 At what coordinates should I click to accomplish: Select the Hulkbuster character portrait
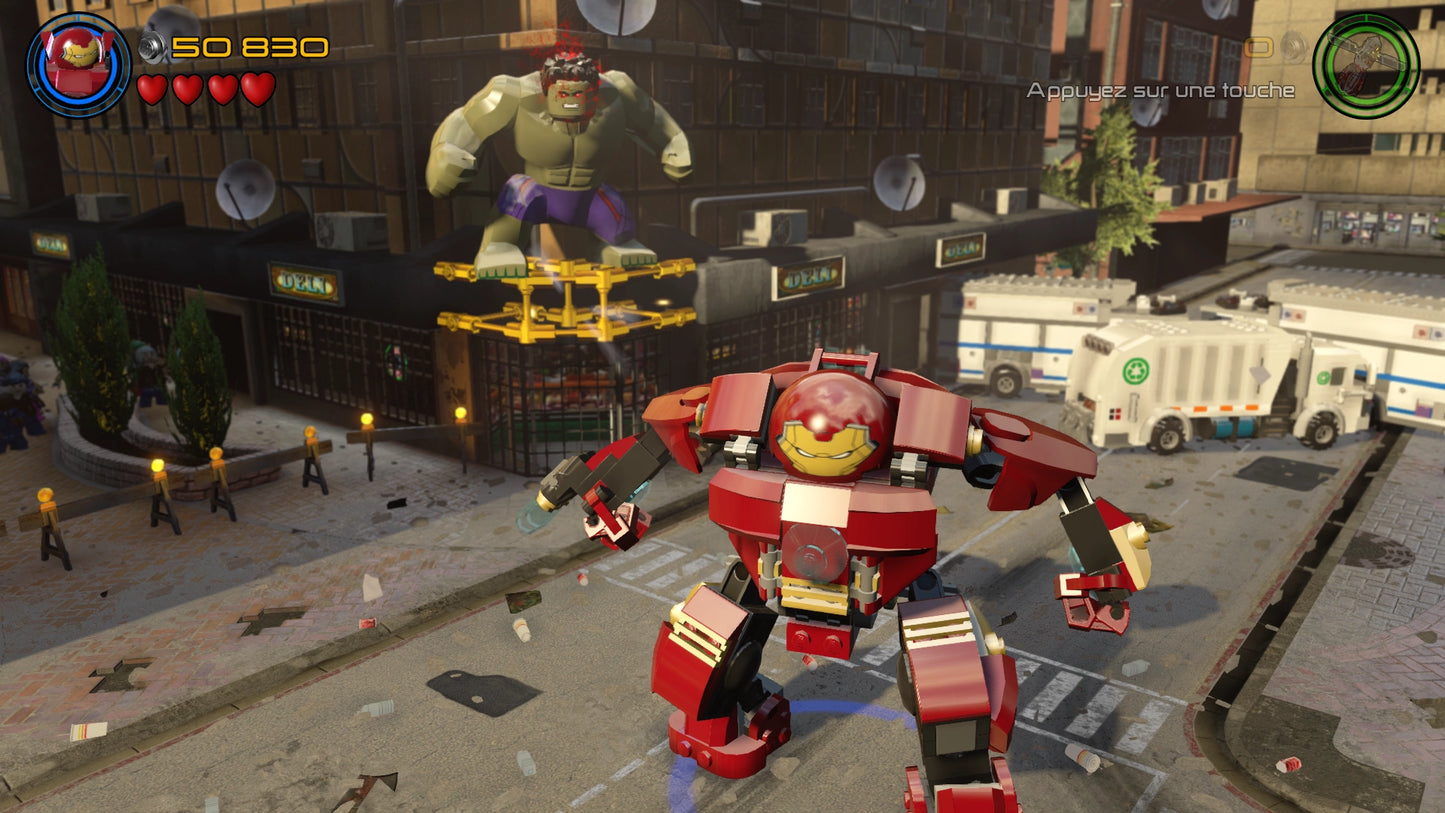click(x=75, y=60)
